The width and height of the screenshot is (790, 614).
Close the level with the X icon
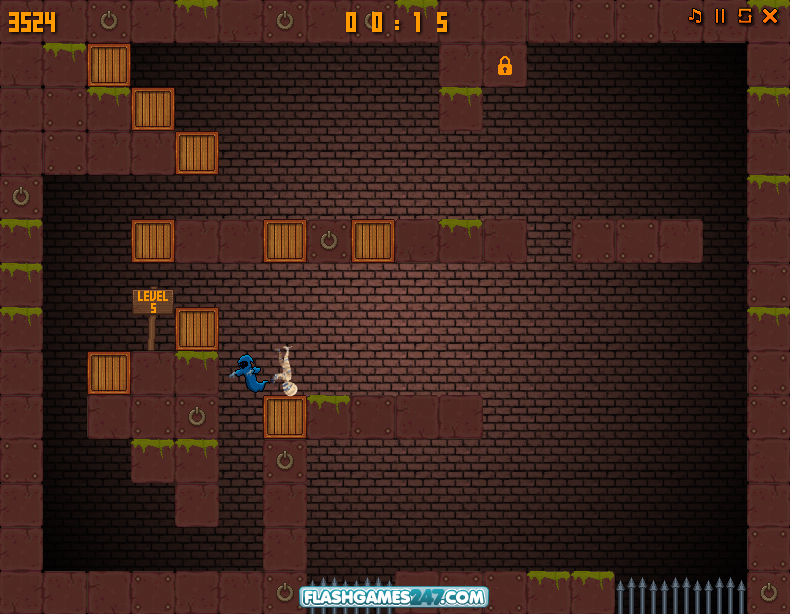pos(770,16)
